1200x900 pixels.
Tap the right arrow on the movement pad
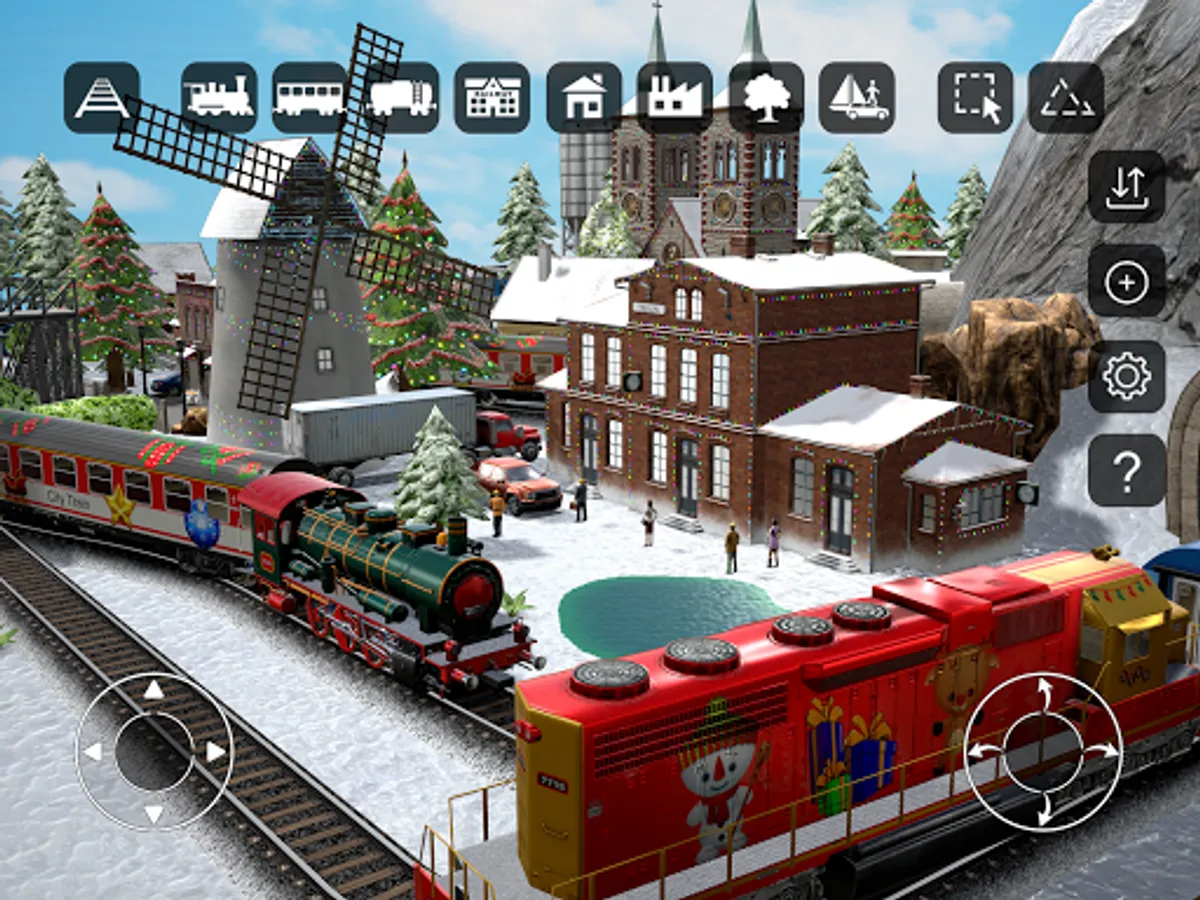click(215, 751)
